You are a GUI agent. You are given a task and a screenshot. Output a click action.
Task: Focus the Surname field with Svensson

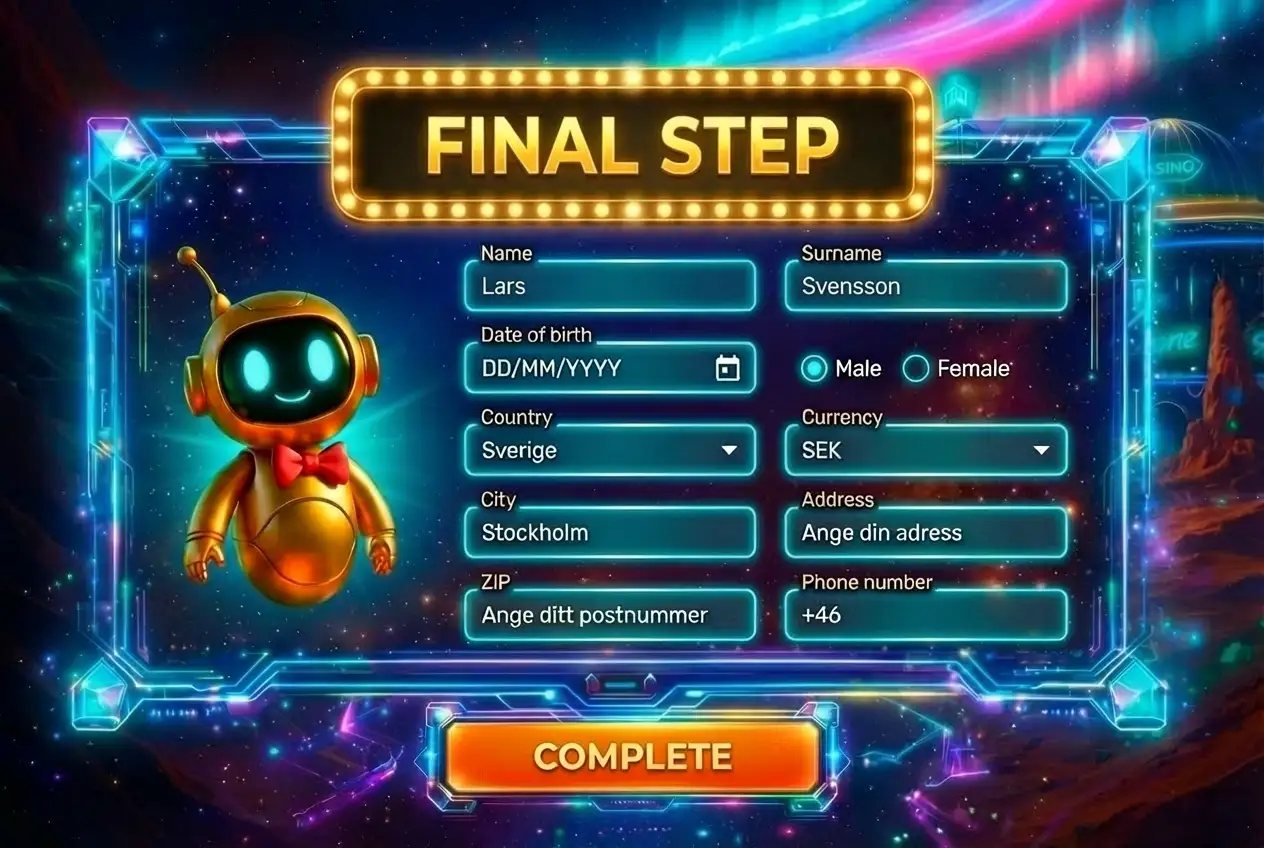click(x=925, y=287)
